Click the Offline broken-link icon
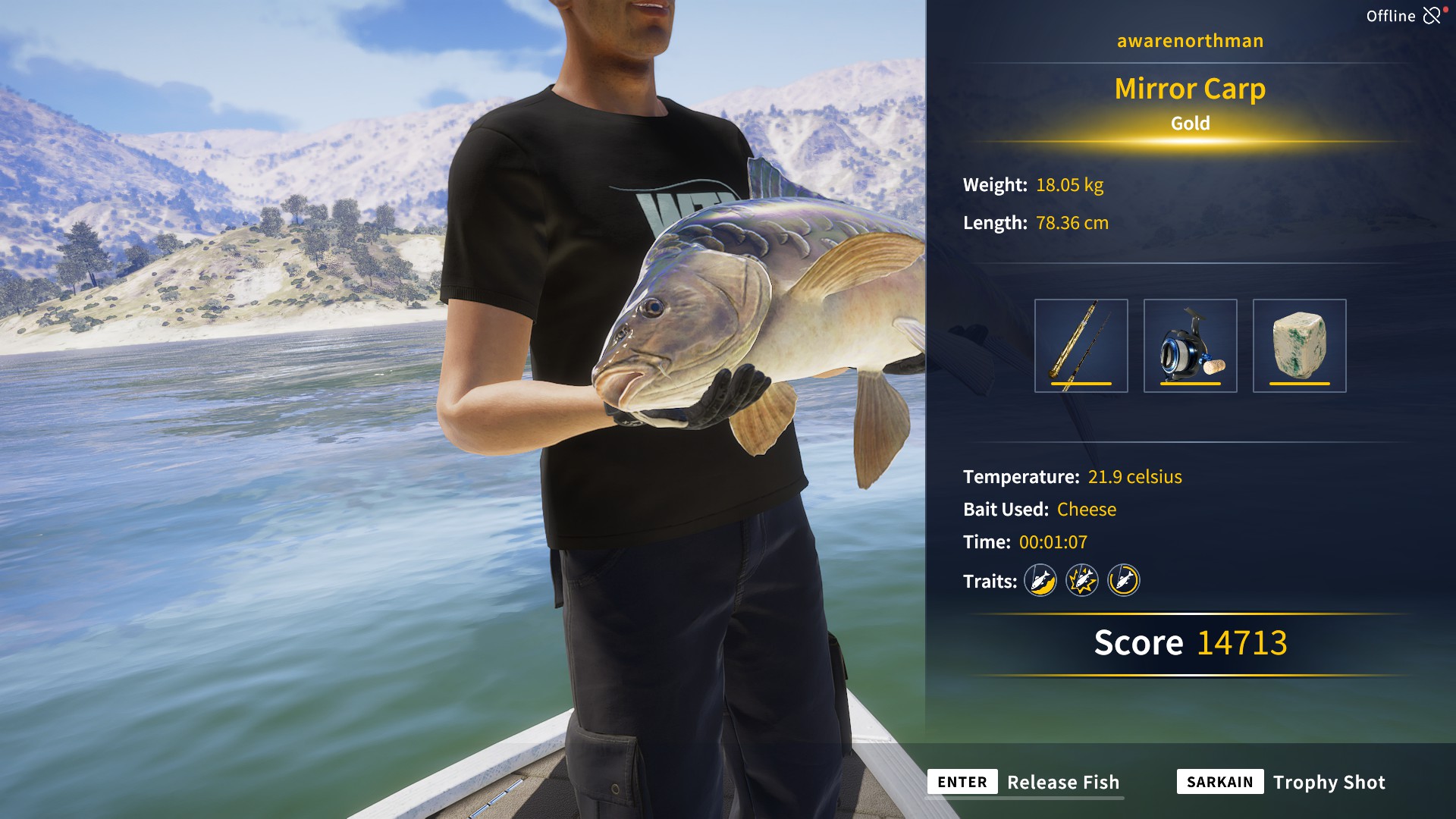This screenshot has width=1456, height=819. tap(1432, 14)
